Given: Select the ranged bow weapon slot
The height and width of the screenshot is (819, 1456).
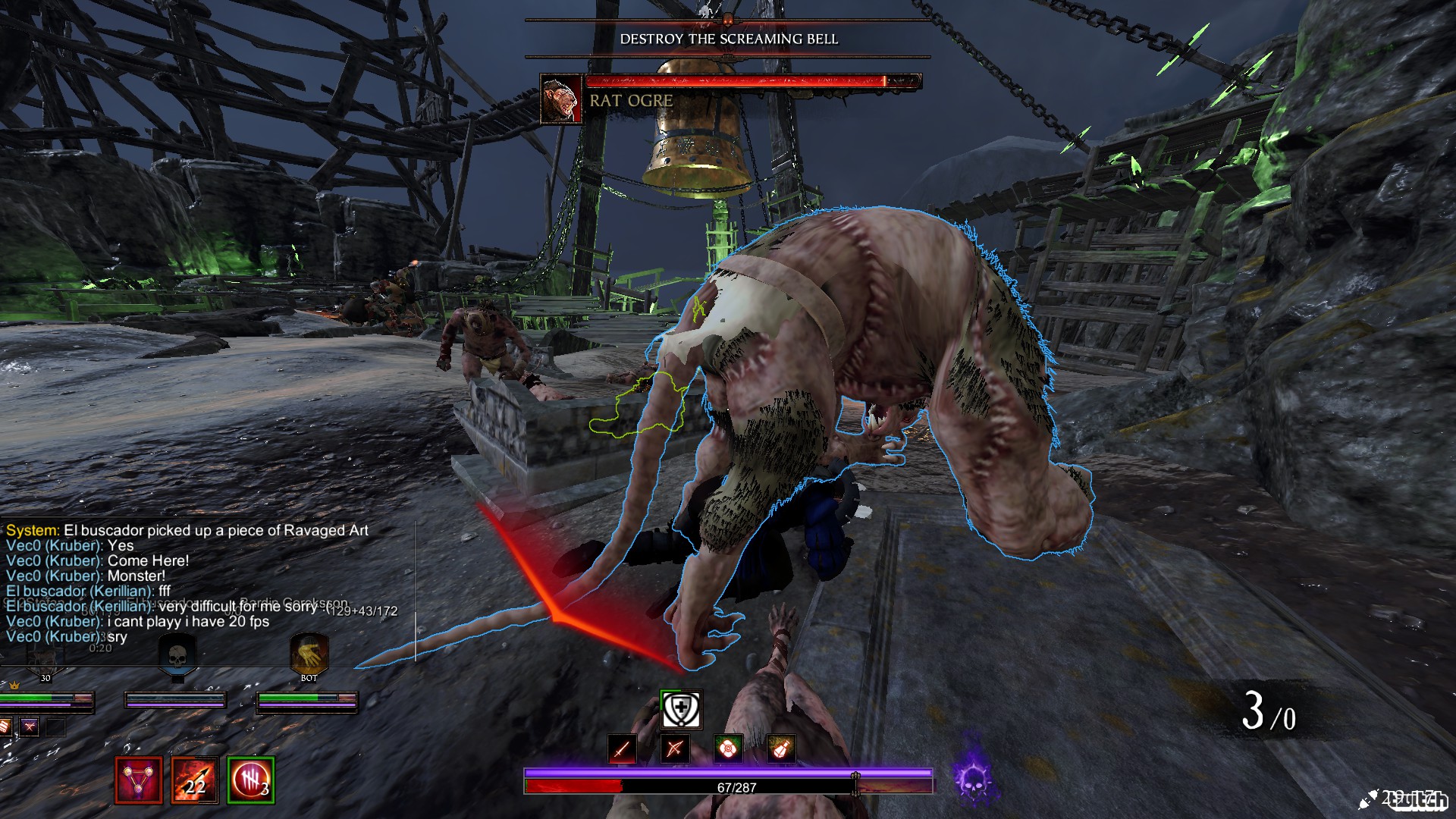Looking at the screenshot, I should [674, 749].
